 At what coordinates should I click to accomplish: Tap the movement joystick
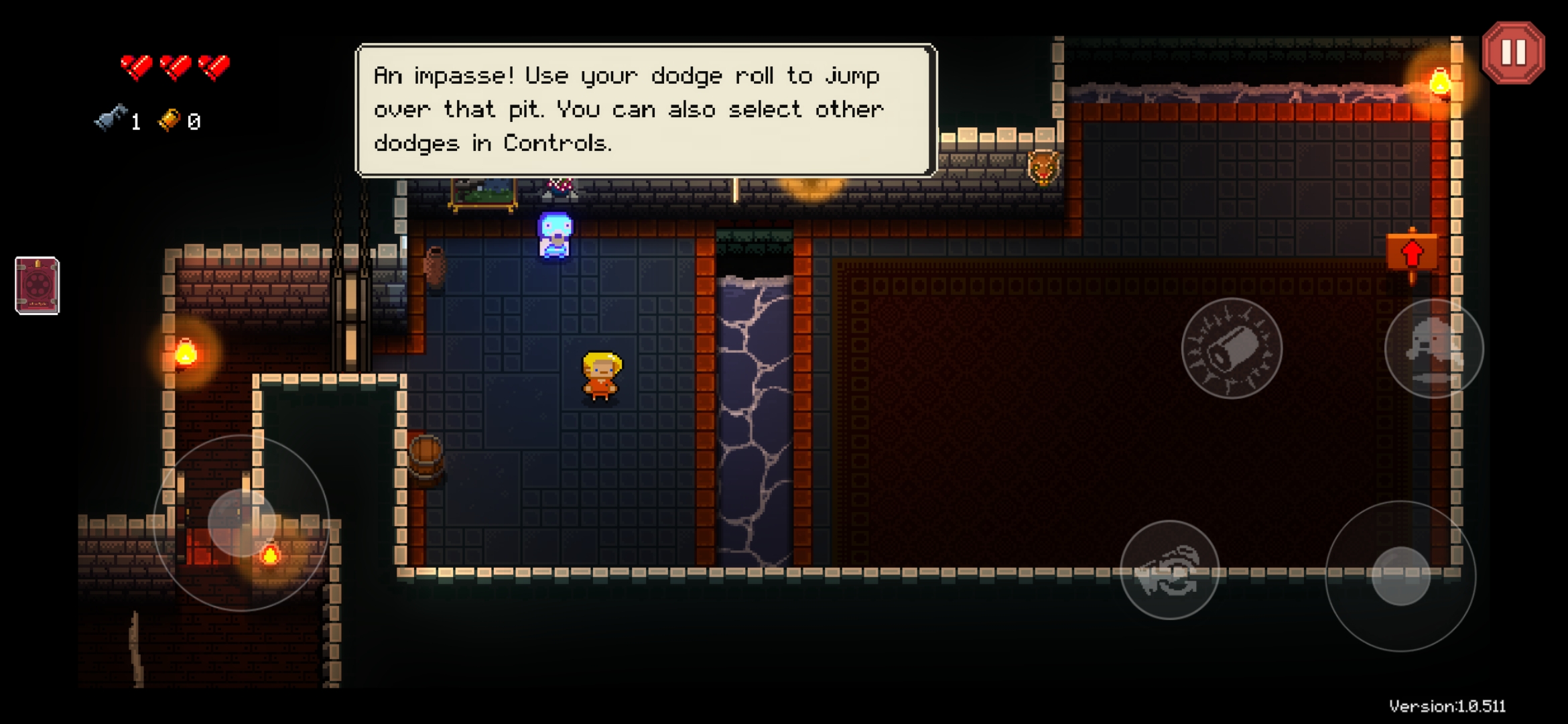[x=244, y=520]
